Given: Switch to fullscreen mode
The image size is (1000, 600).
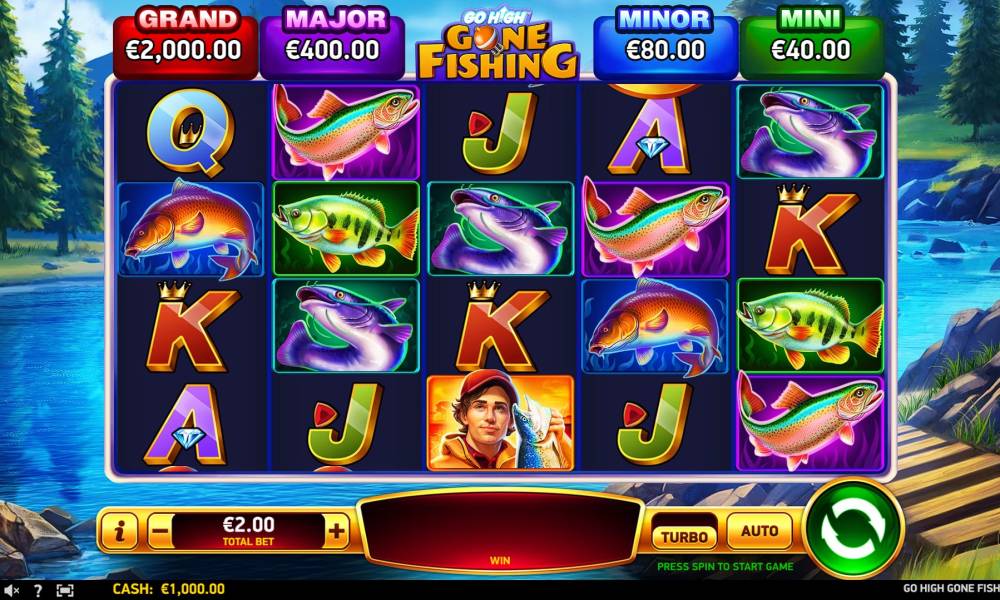Looking at the screenshot, I should pyautogui.click(x=65, y=590).
